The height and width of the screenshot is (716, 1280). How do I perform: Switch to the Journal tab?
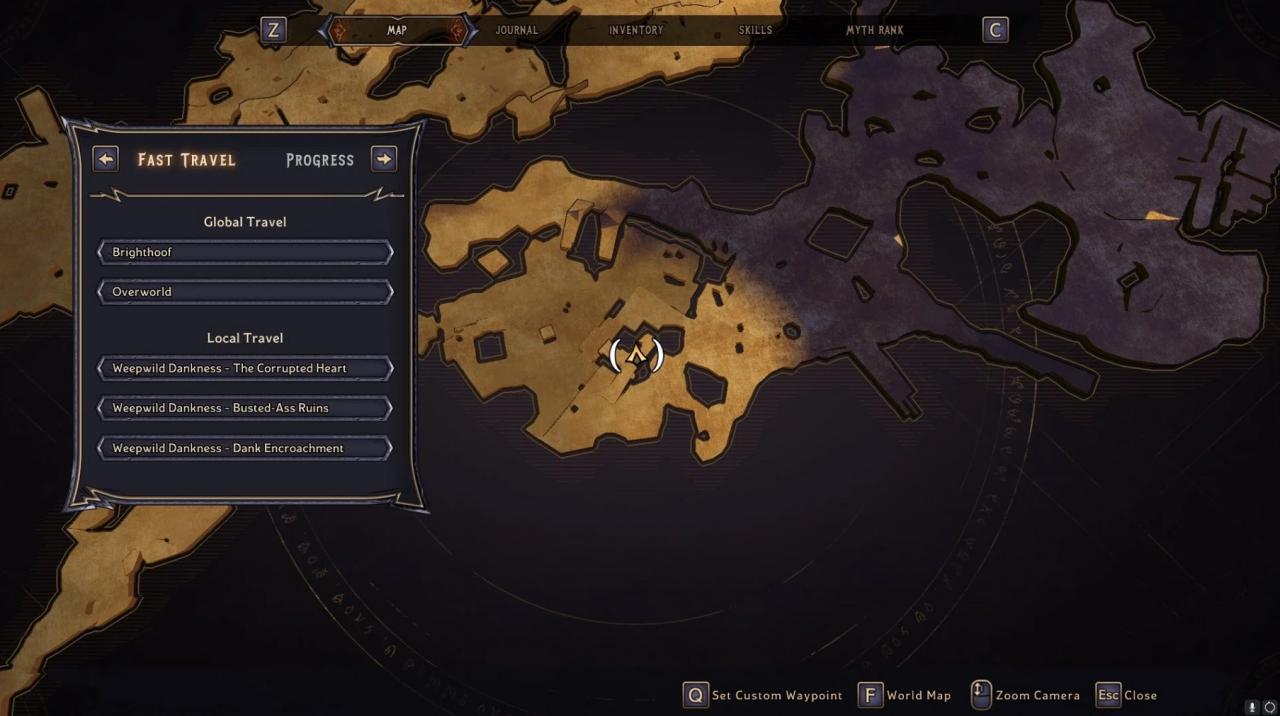coord(516,30)
